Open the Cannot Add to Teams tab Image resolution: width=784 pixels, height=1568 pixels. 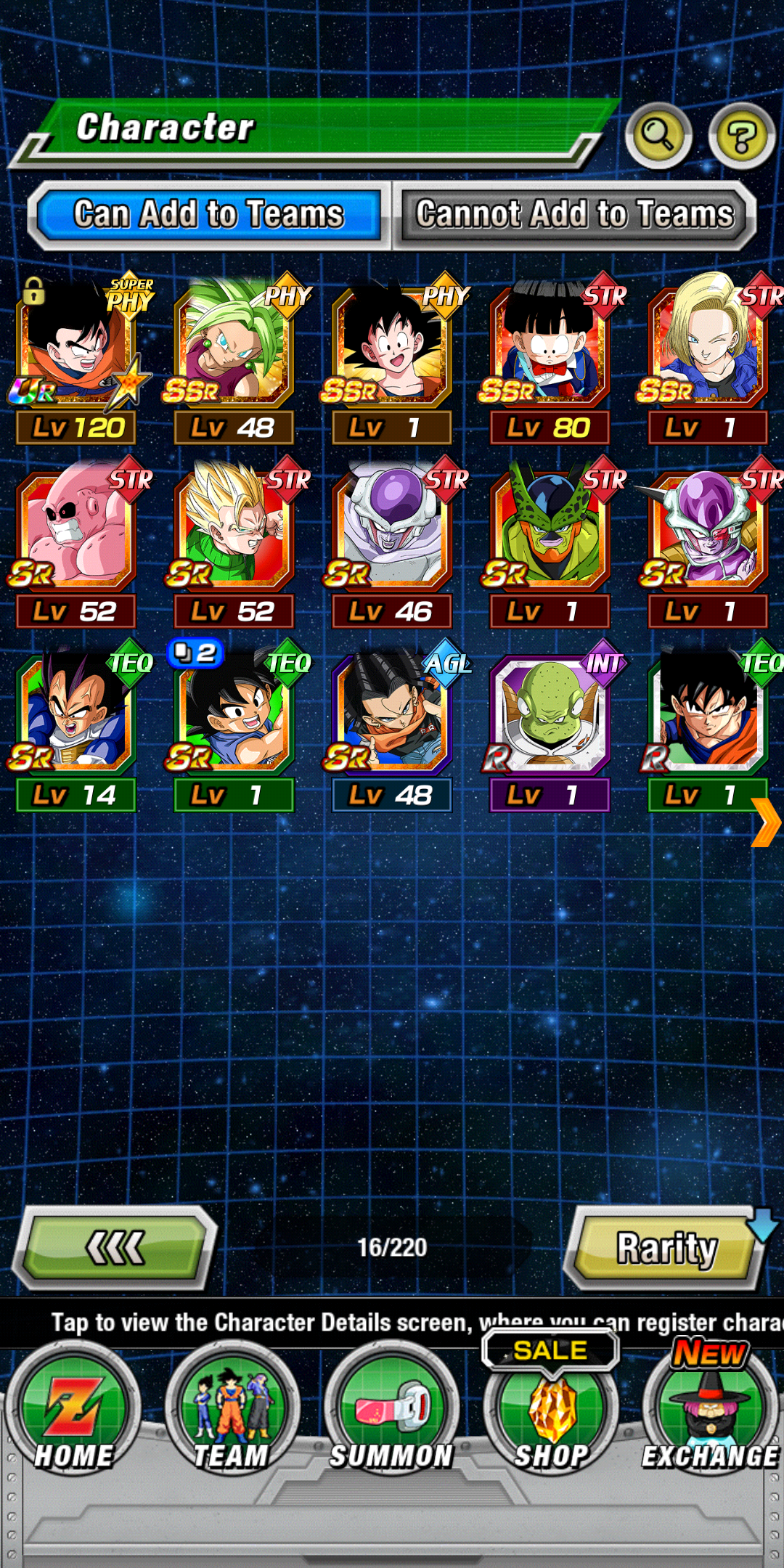point(574,215)
